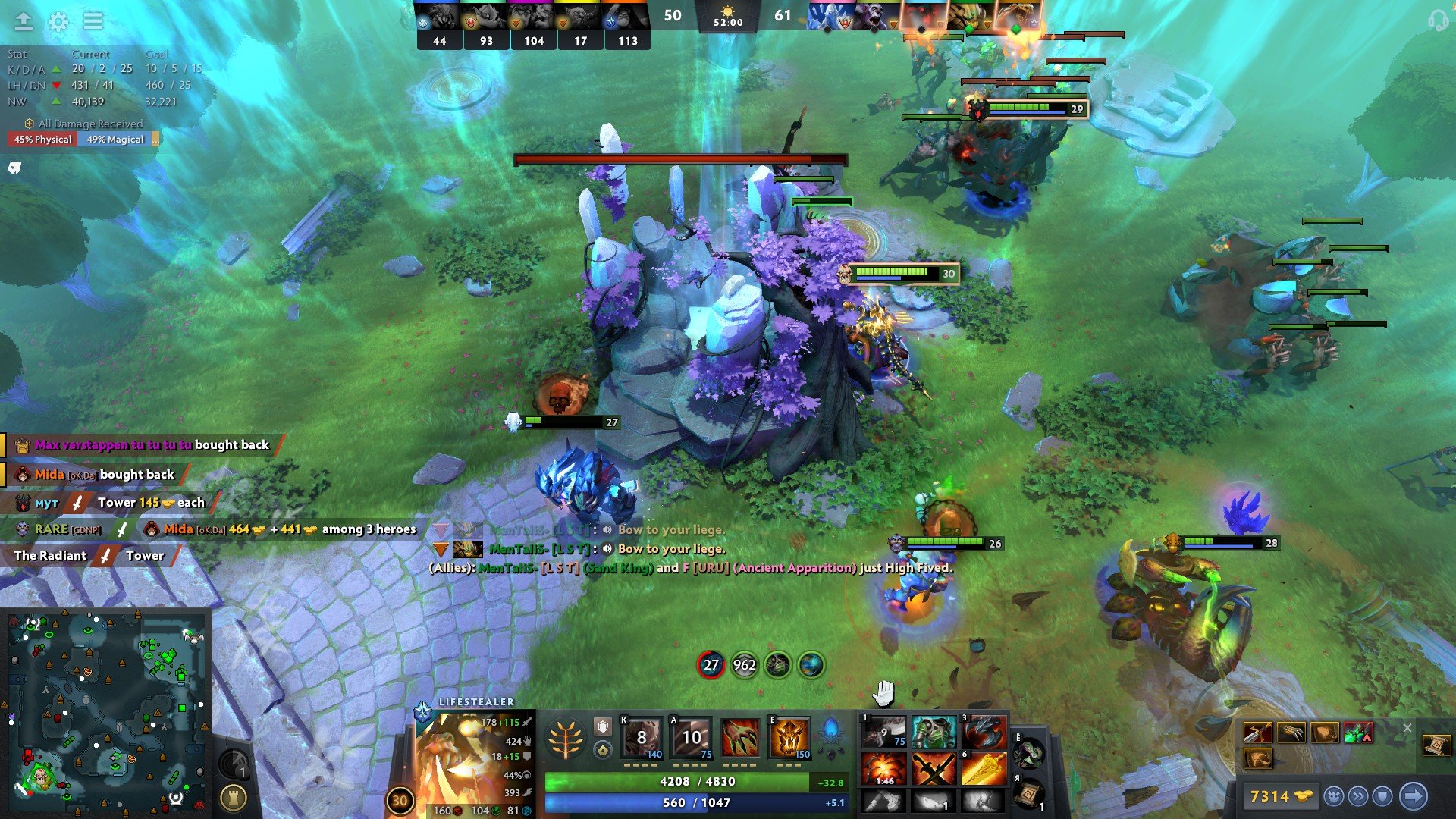Click on the minimap

pyautogui.click(x=106, y=711)
